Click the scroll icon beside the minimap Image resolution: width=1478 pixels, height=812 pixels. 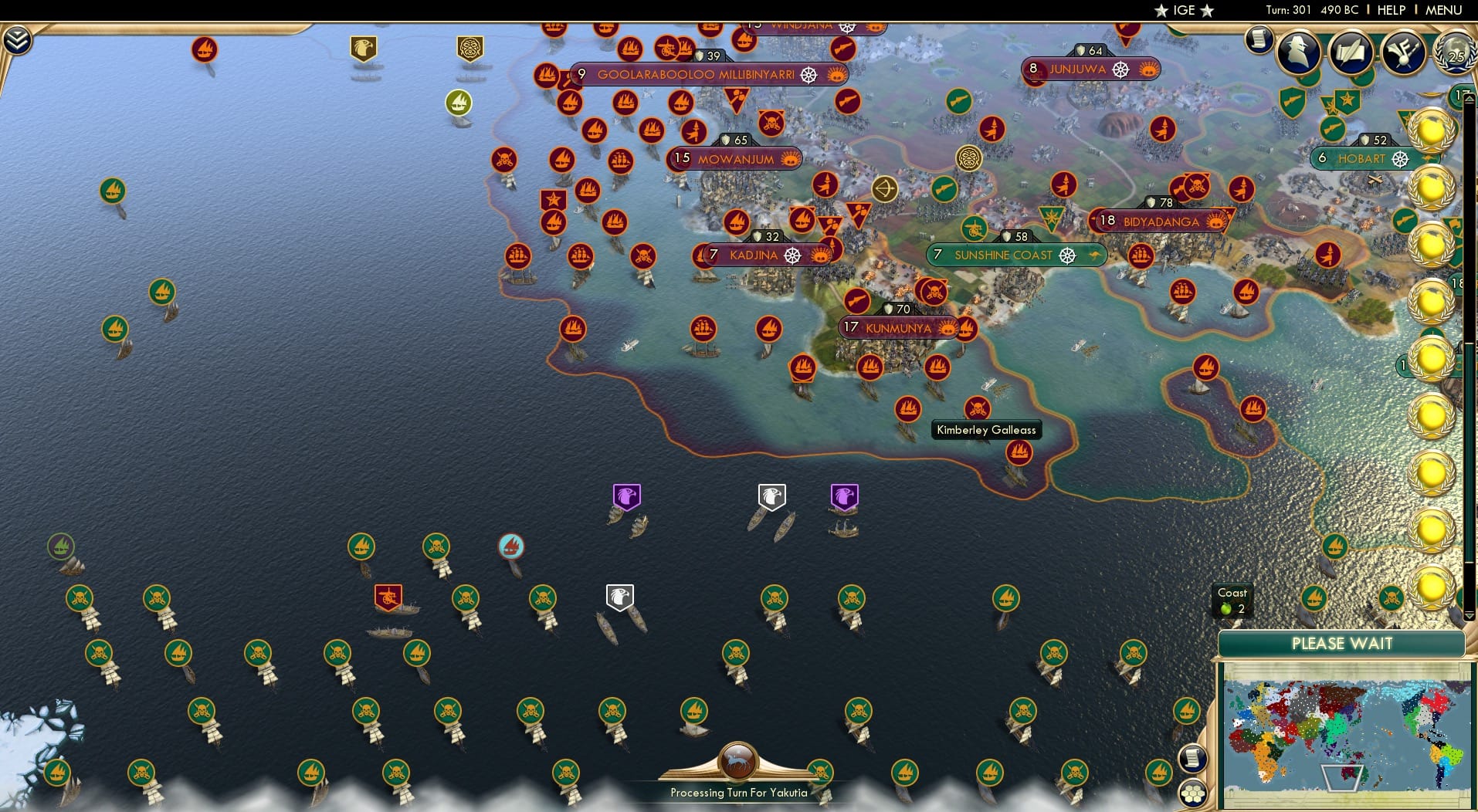click(1193, 757)
